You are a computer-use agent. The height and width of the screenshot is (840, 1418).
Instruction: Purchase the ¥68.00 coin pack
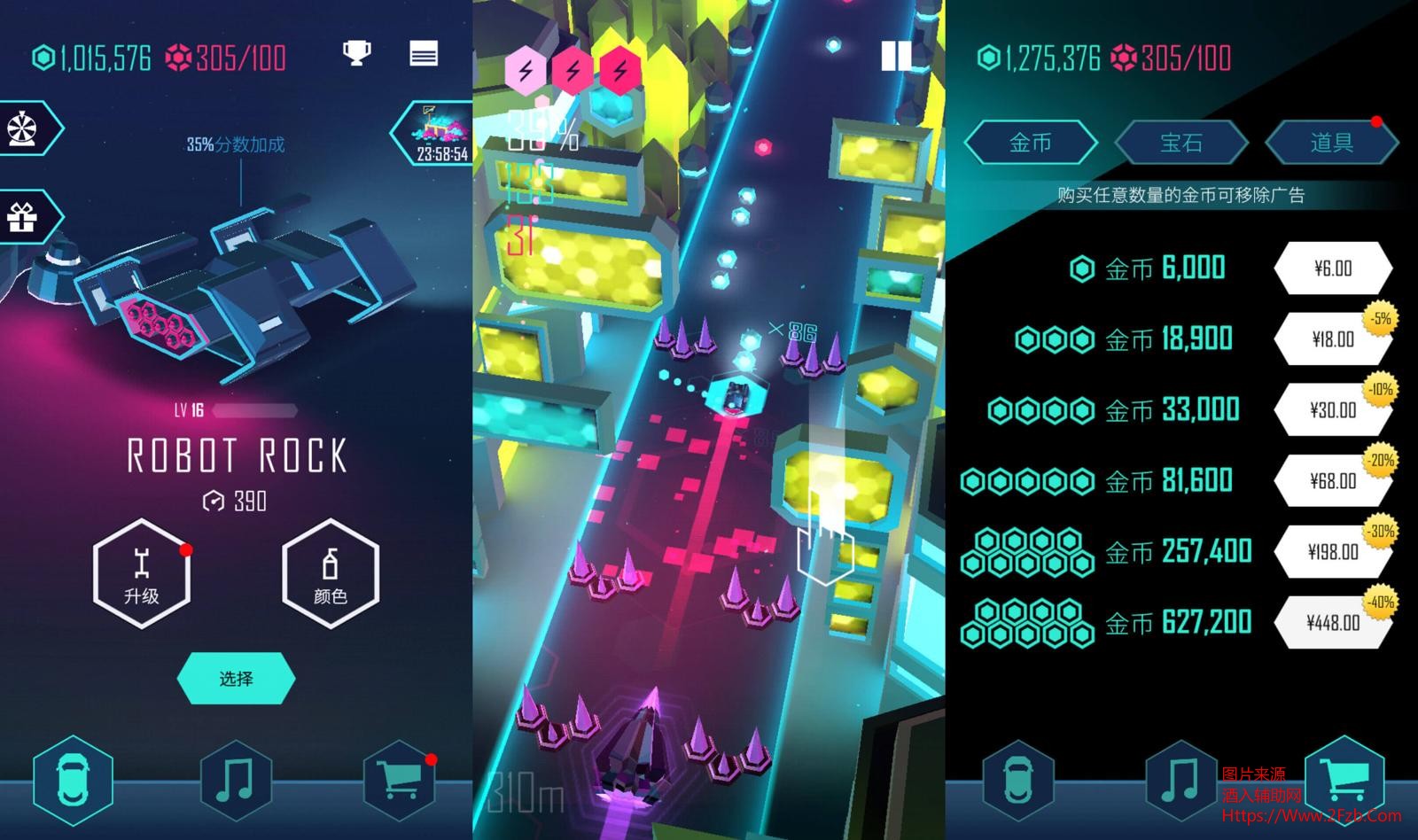tap(1332, 481)
